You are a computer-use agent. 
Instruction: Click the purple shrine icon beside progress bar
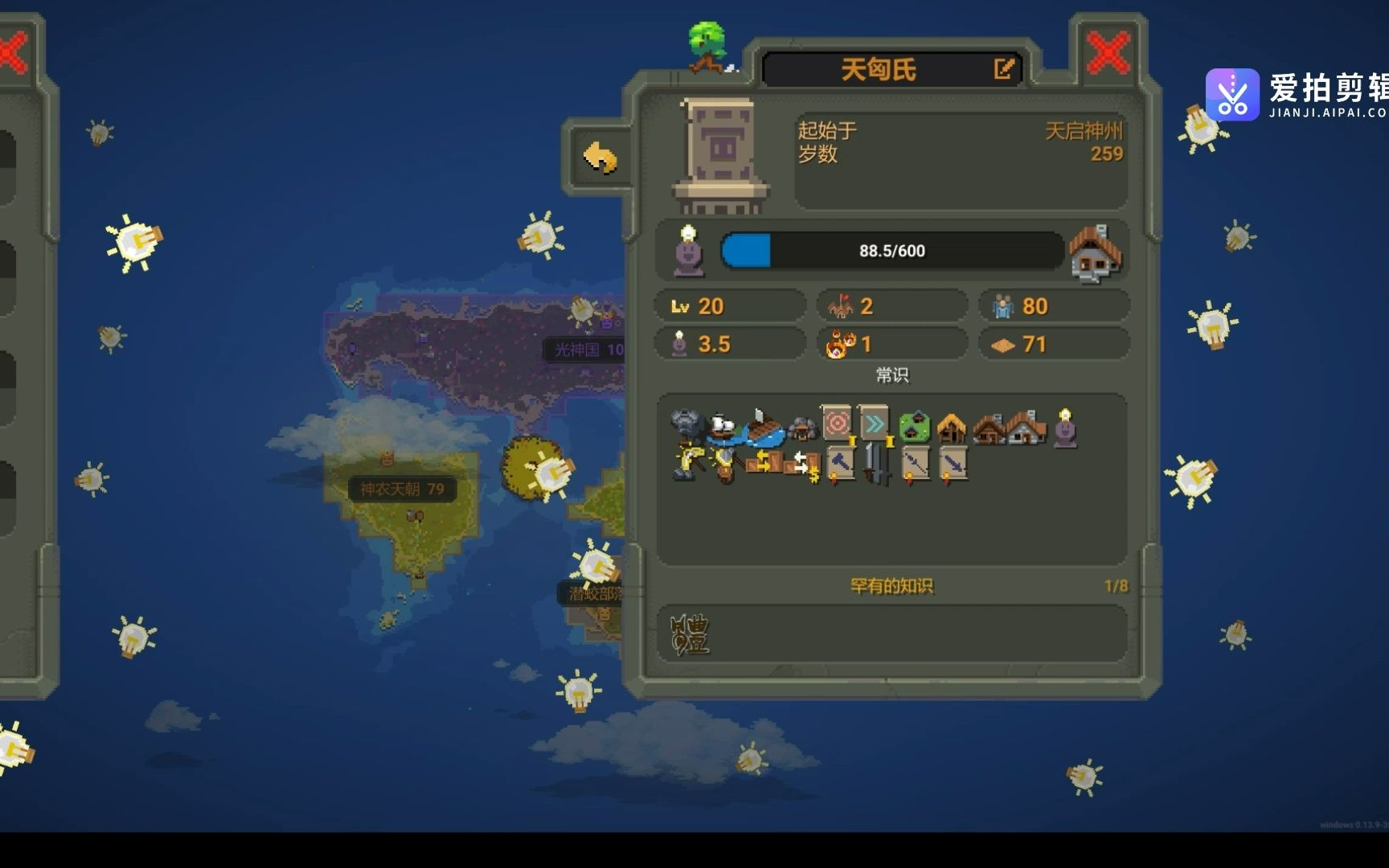pos(690,251)
